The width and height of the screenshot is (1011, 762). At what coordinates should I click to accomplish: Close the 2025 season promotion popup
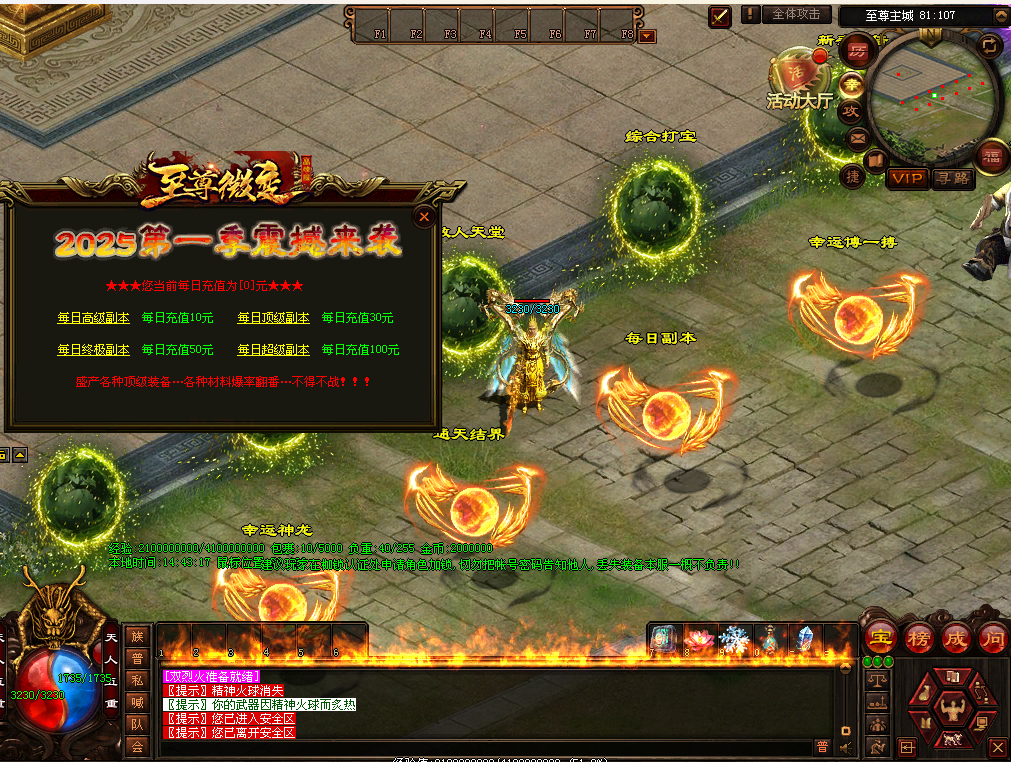click(x=424, y=216)
